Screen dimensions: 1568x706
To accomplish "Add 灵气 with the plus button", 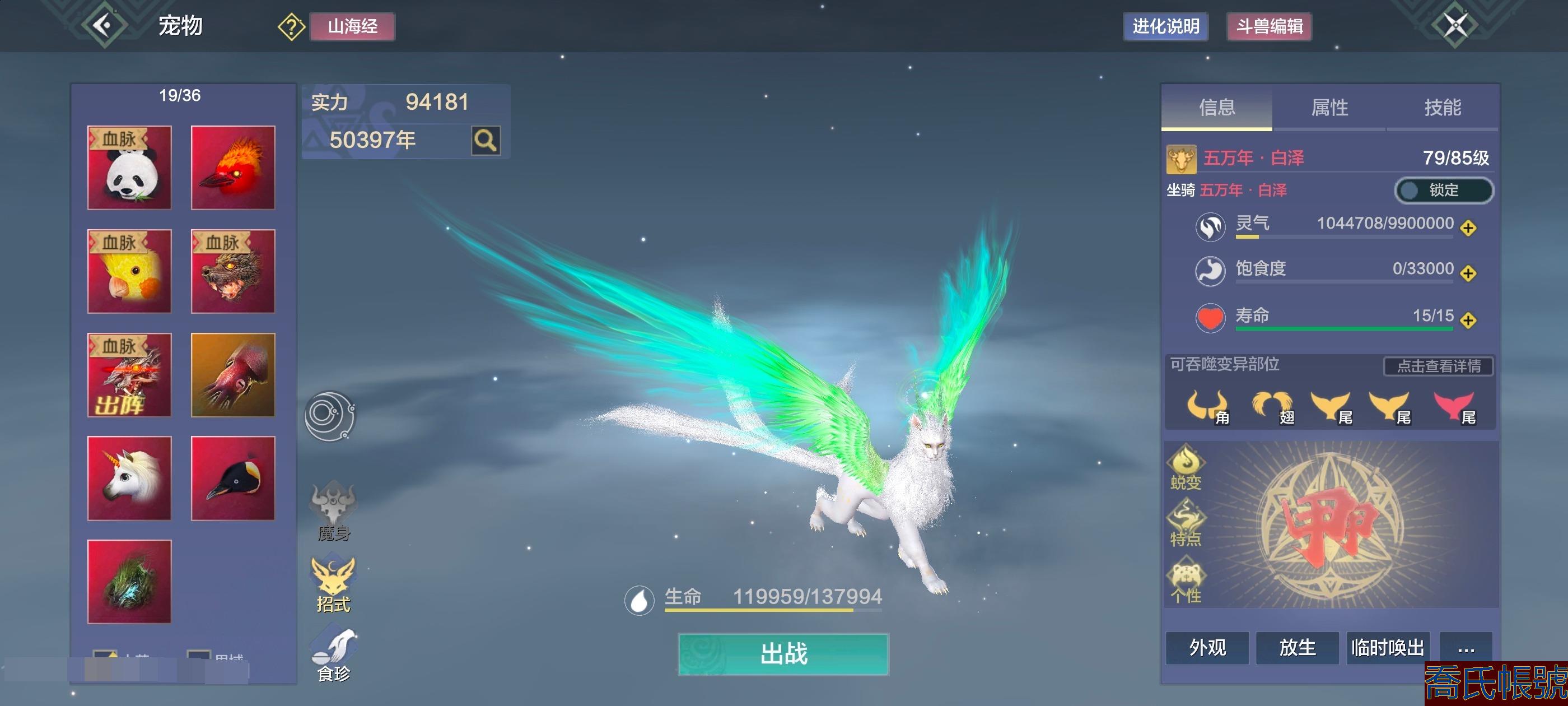I will tap(1468, 228).
